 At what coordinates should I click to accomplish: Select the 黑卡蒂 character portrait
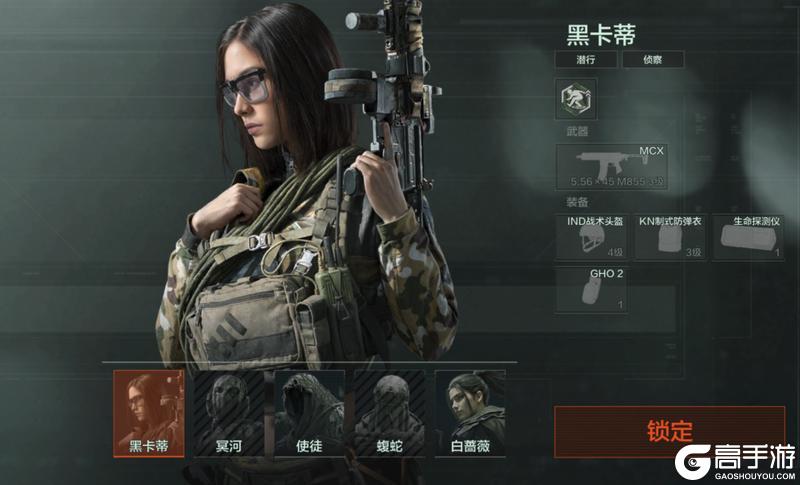coord(148,413)
